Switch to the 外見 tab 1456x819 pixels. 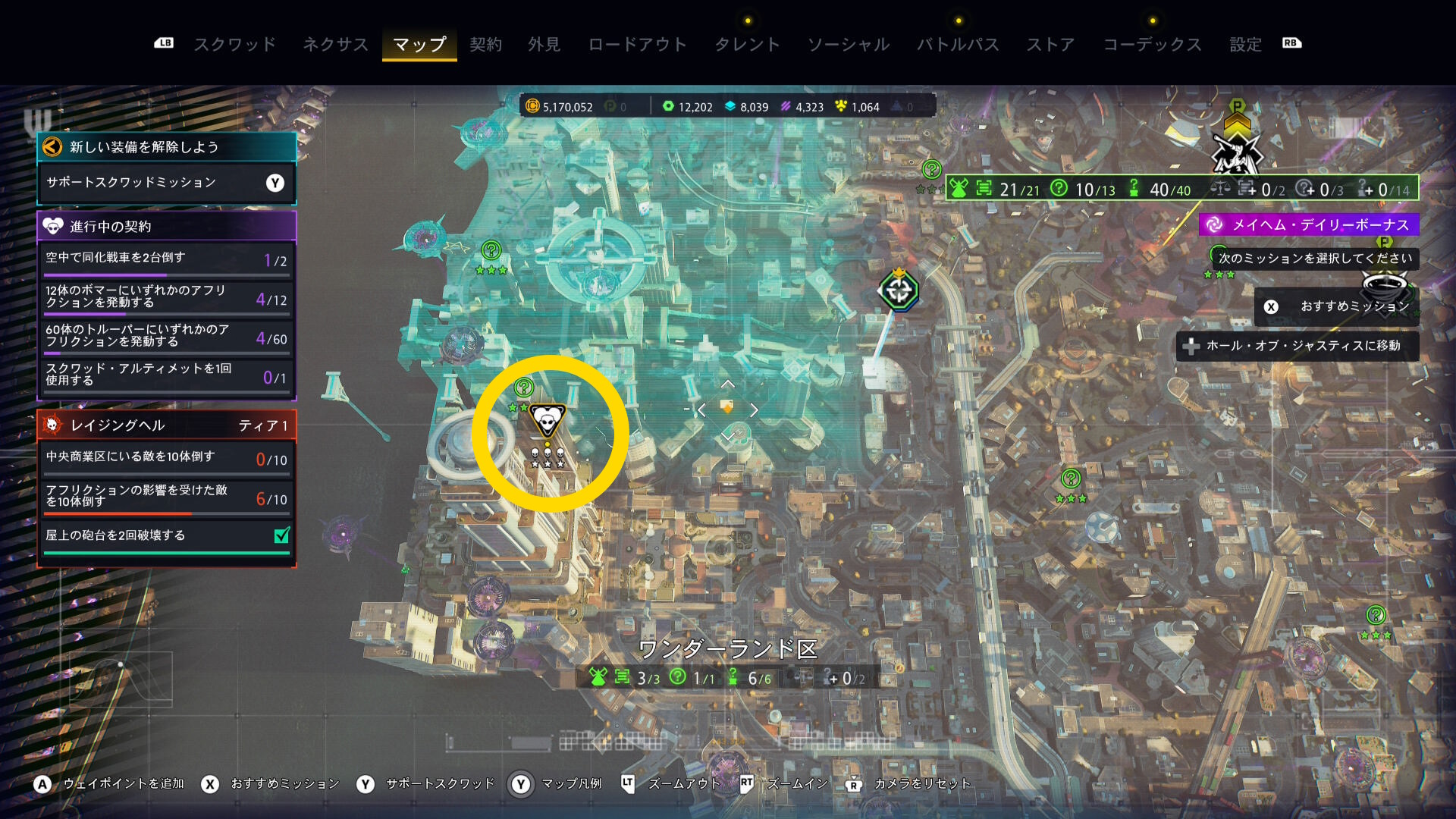544,45
